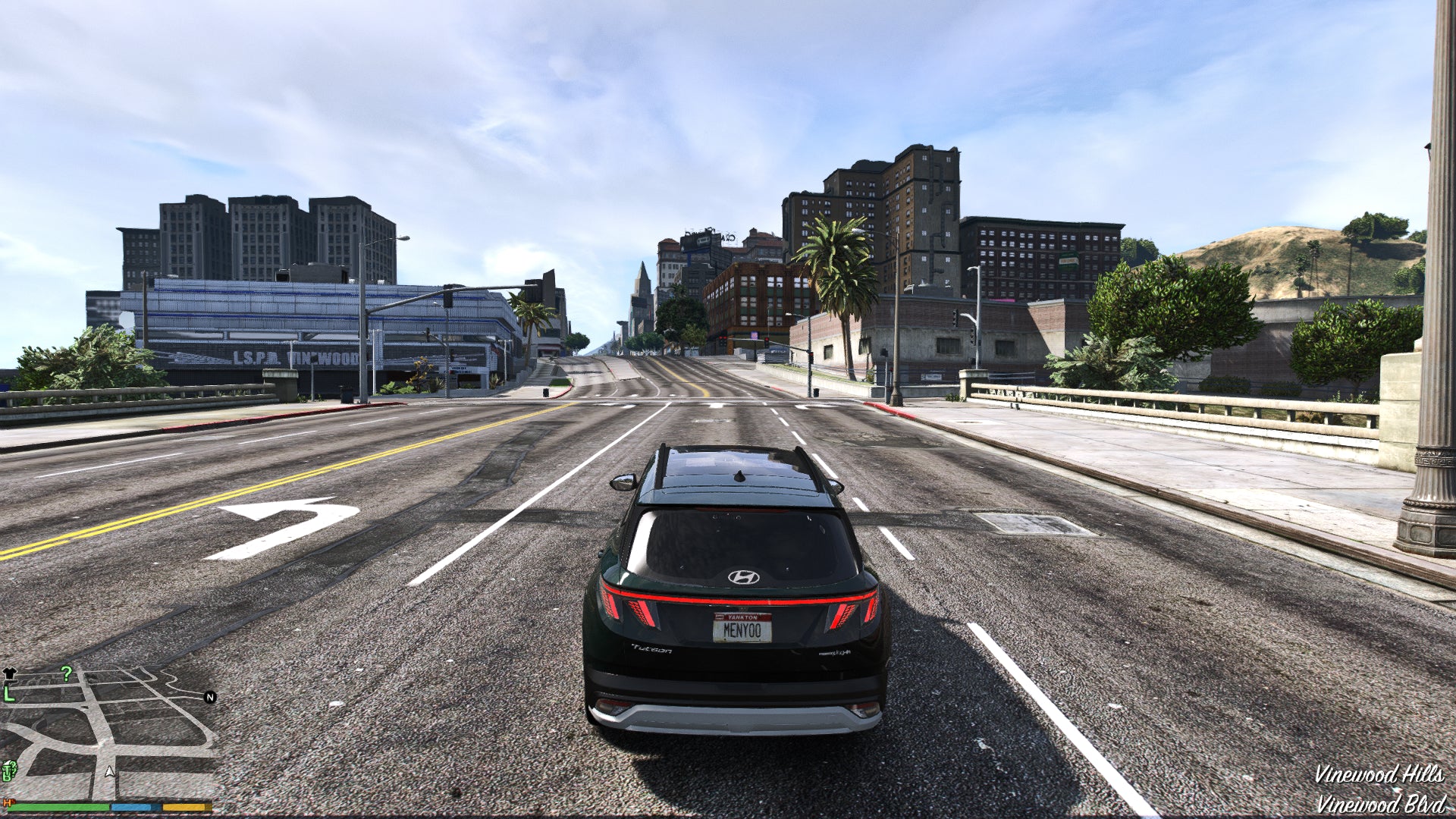Image resolution: width=1456 pixels, height=819 pixels.
Task: Select the green question mark blip
Action: point(67,673)
